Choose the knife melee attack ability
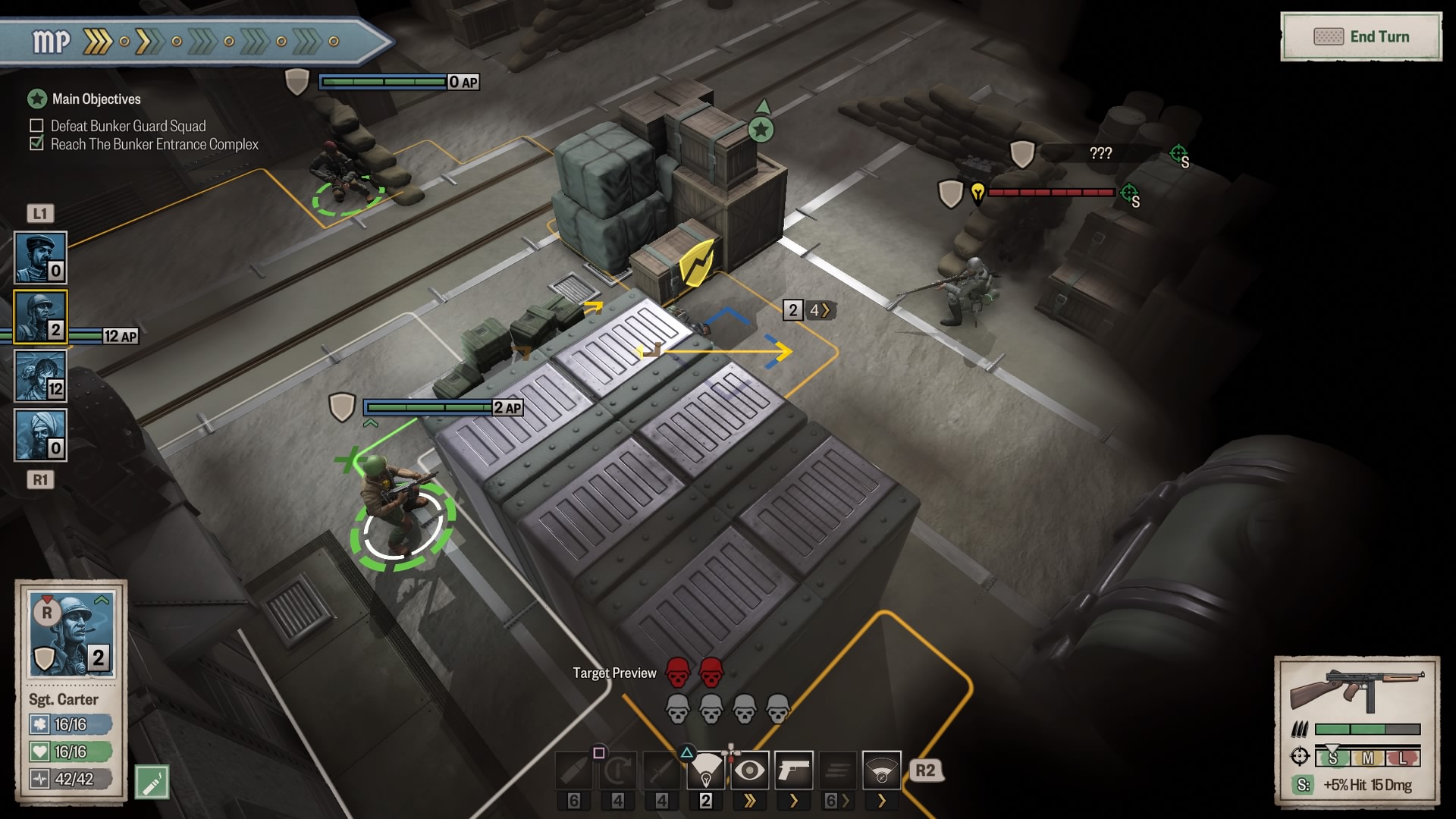This screenshot has width=1456, height=819. 662,771
